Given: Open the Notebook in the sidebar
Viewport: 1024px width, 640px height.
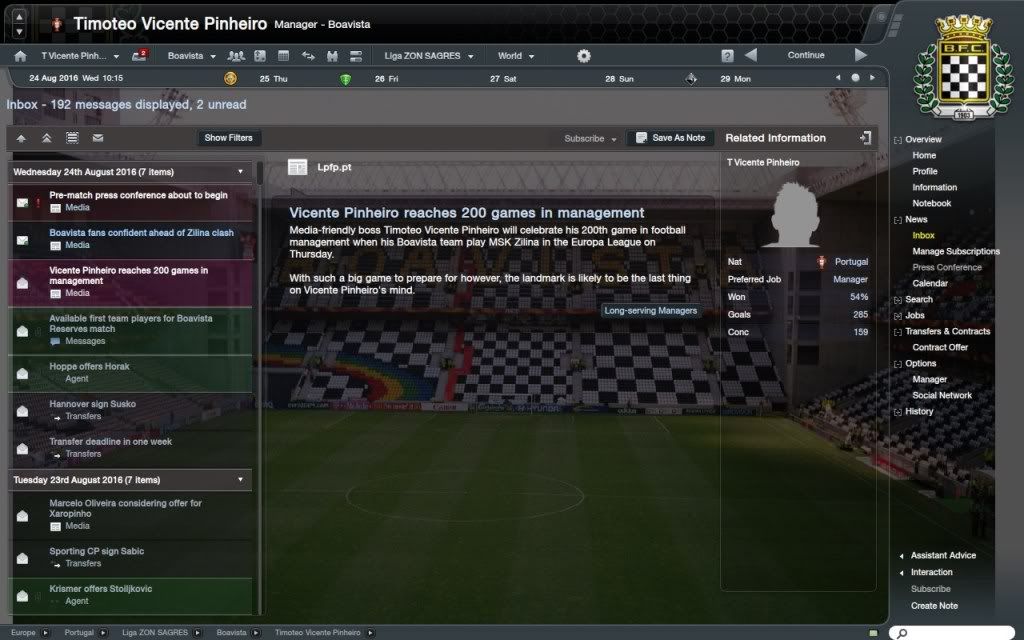Looking at the screenshot, I should pyautogui.click(x=931, y=204).
